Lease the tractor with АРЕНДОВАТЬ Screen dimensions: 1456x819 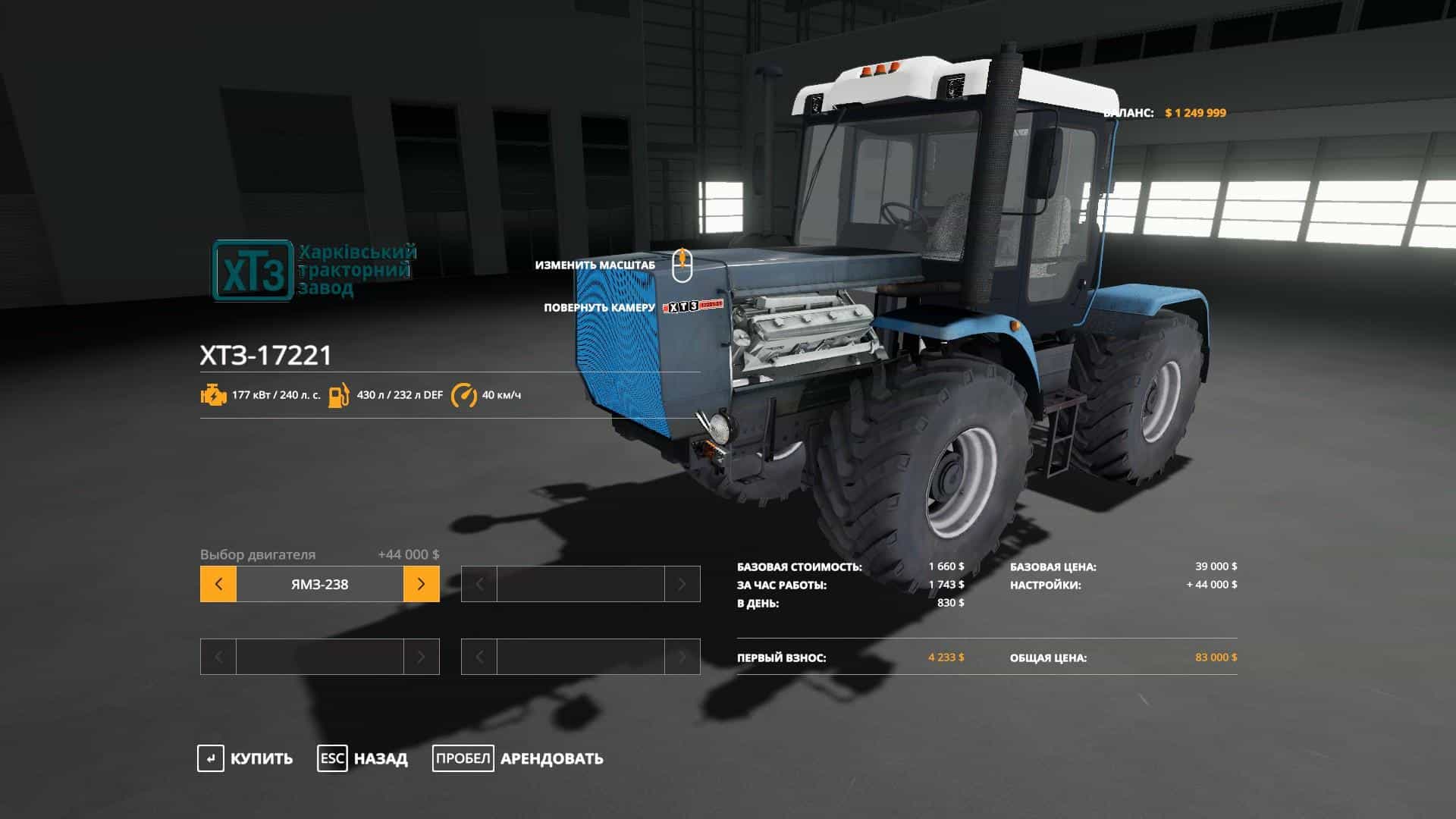[x=518, y=758]
